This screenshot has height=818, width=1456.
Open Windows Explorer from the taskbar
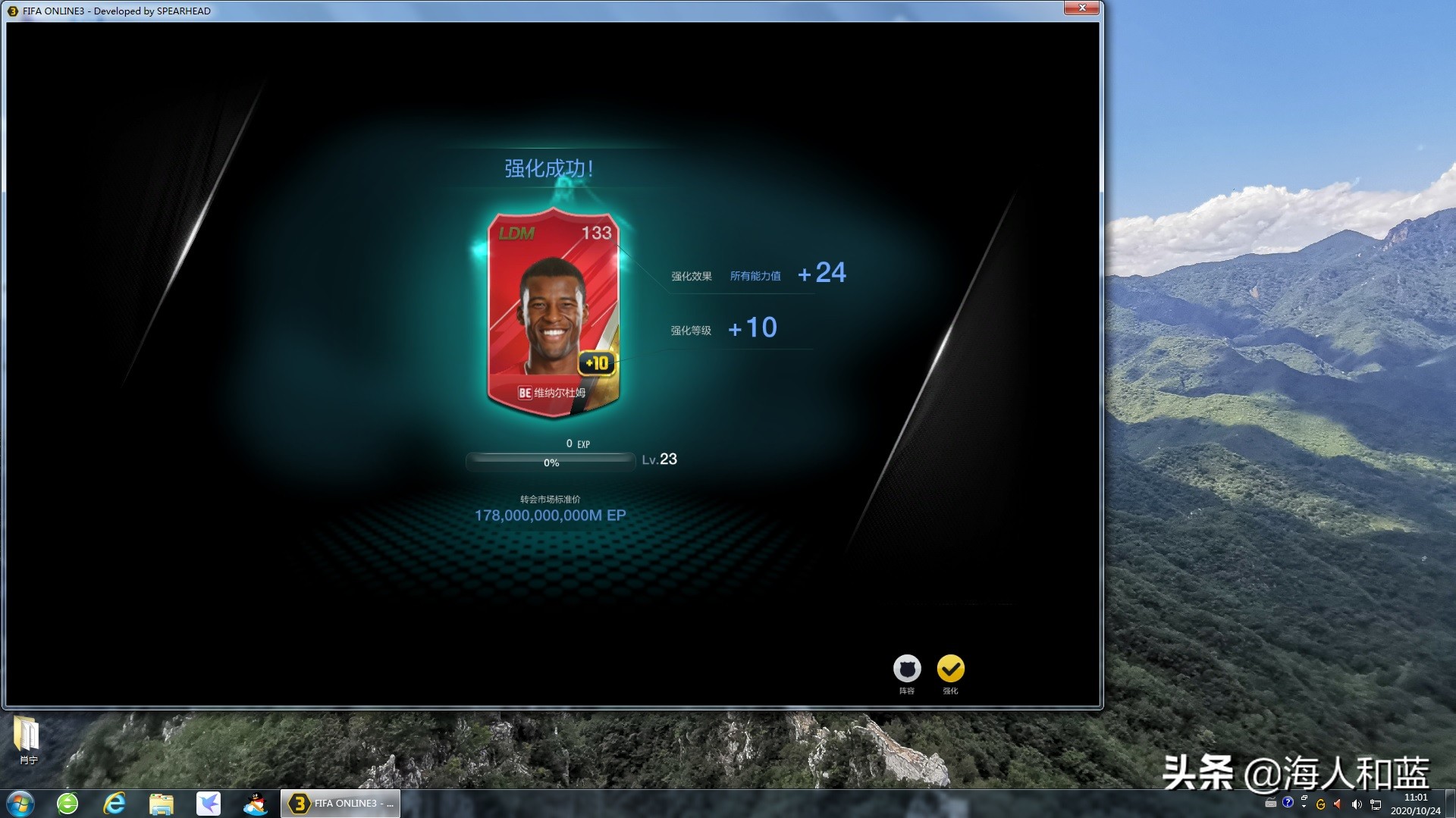click(x=162, y=804)
